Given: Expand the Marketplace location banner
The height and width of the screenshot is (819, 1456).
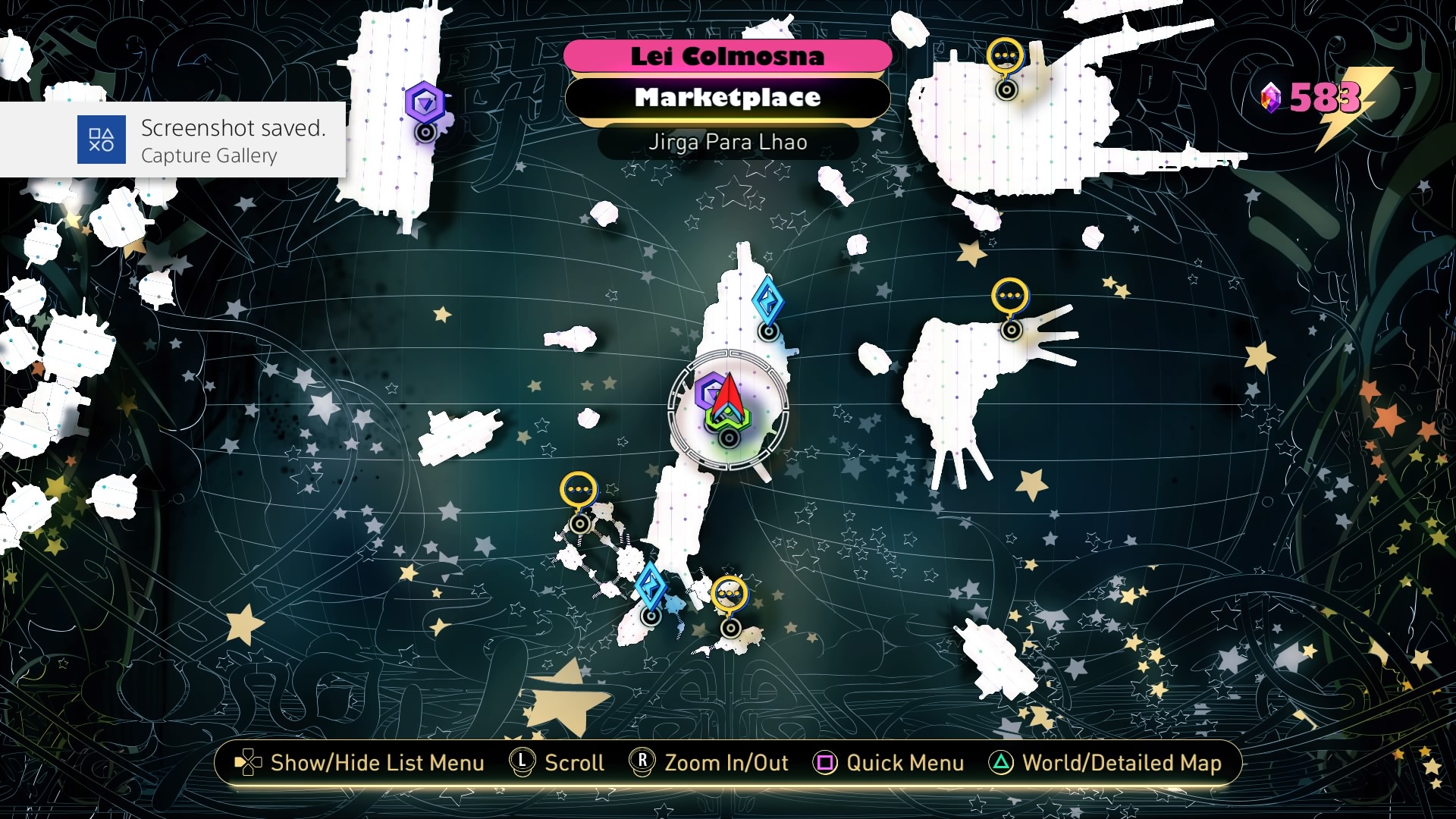Looking at the screenshot, I should coord(729,98).
